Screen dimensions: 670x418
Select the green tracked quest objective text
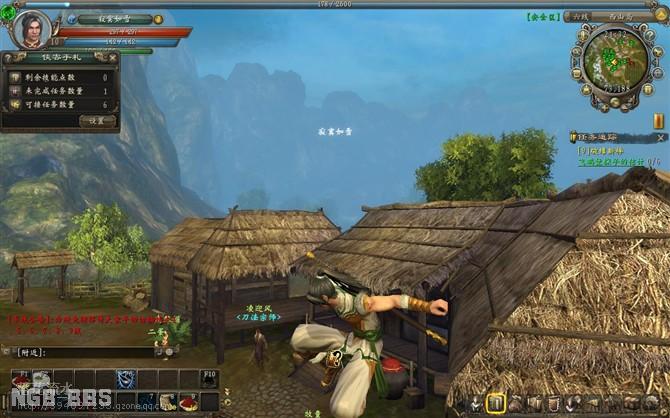[x=612, y=160]
